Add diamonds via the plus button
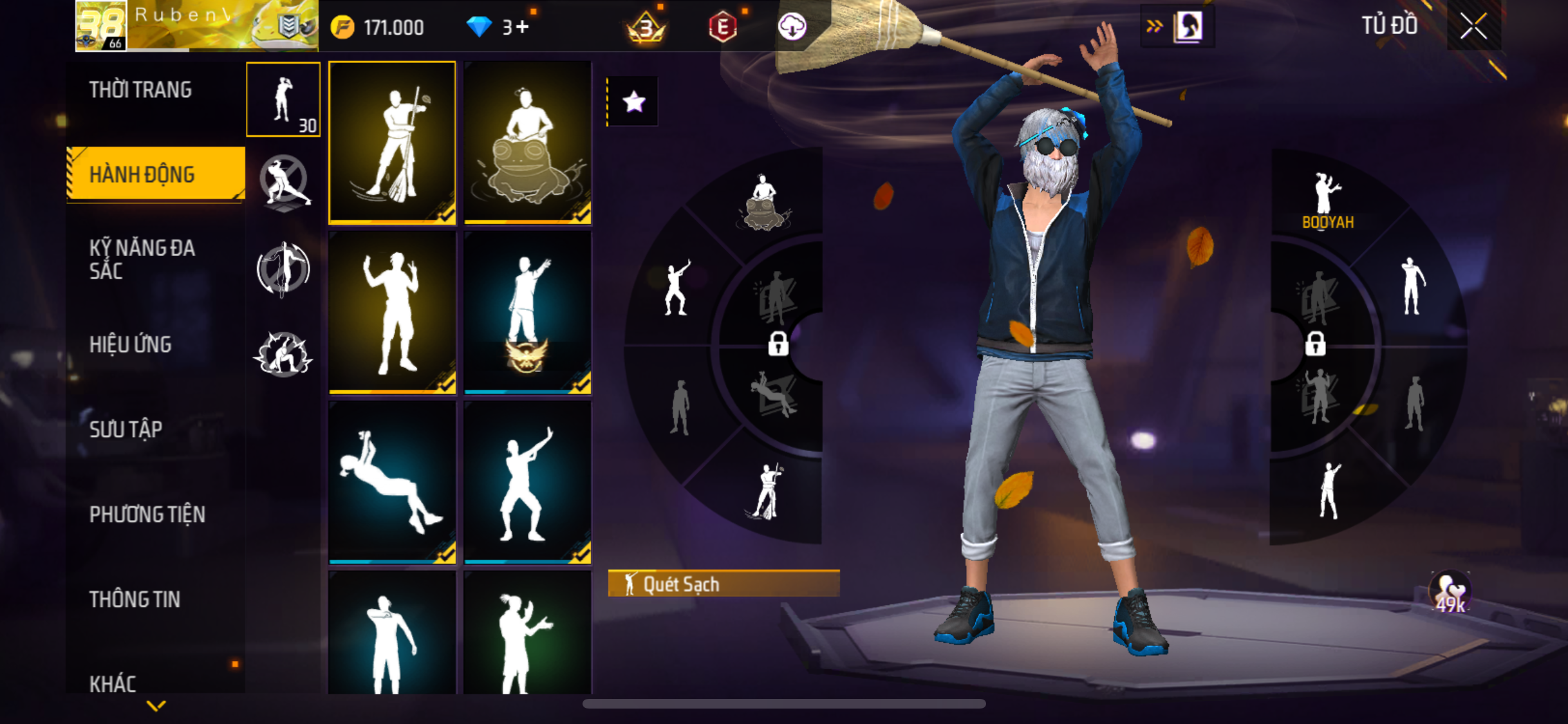Viewport: 1568px width, 724px height. (x=522, y=28)
